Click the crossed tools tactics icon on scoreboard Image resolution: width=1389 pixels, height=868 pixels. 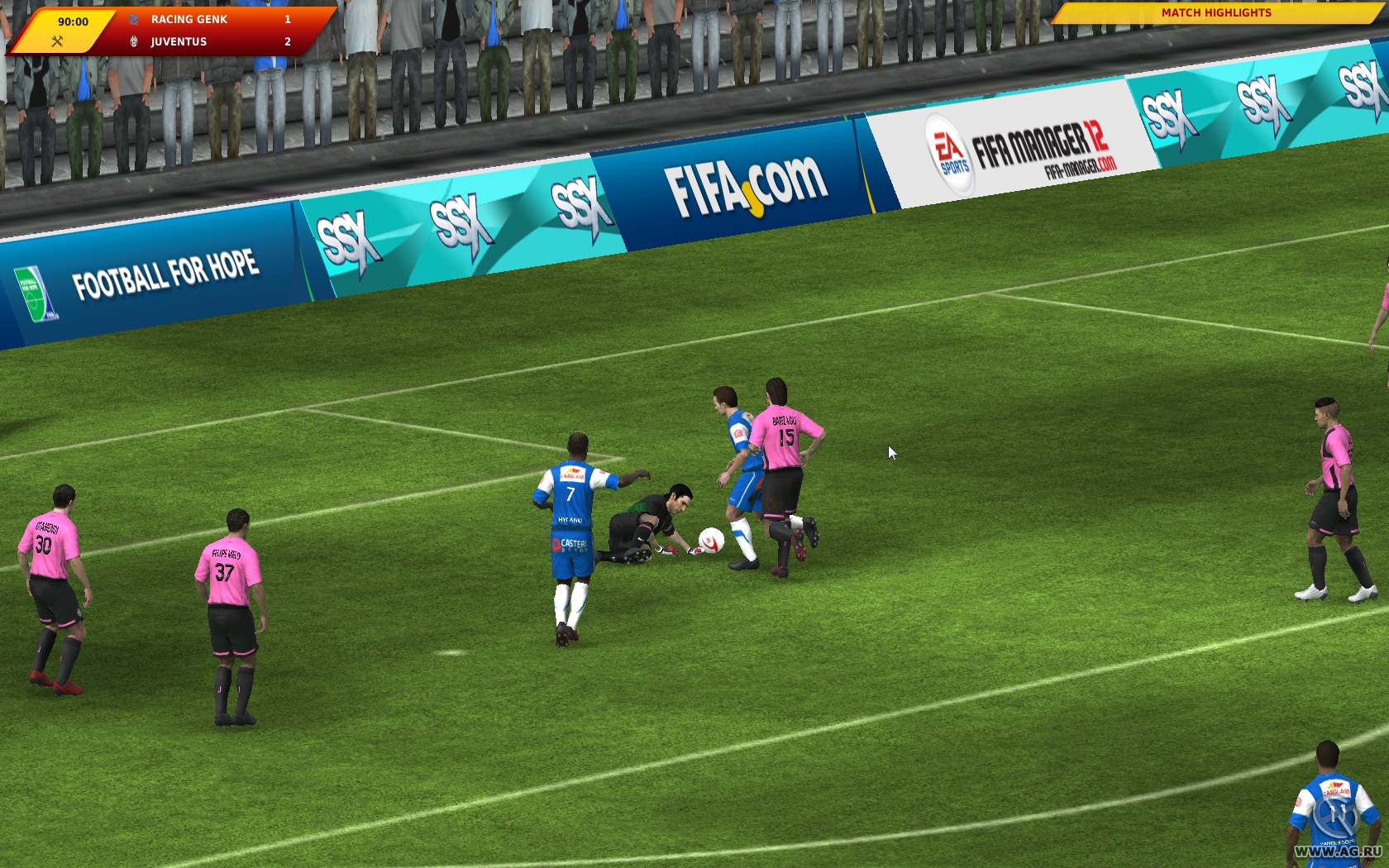coord(56,40)
